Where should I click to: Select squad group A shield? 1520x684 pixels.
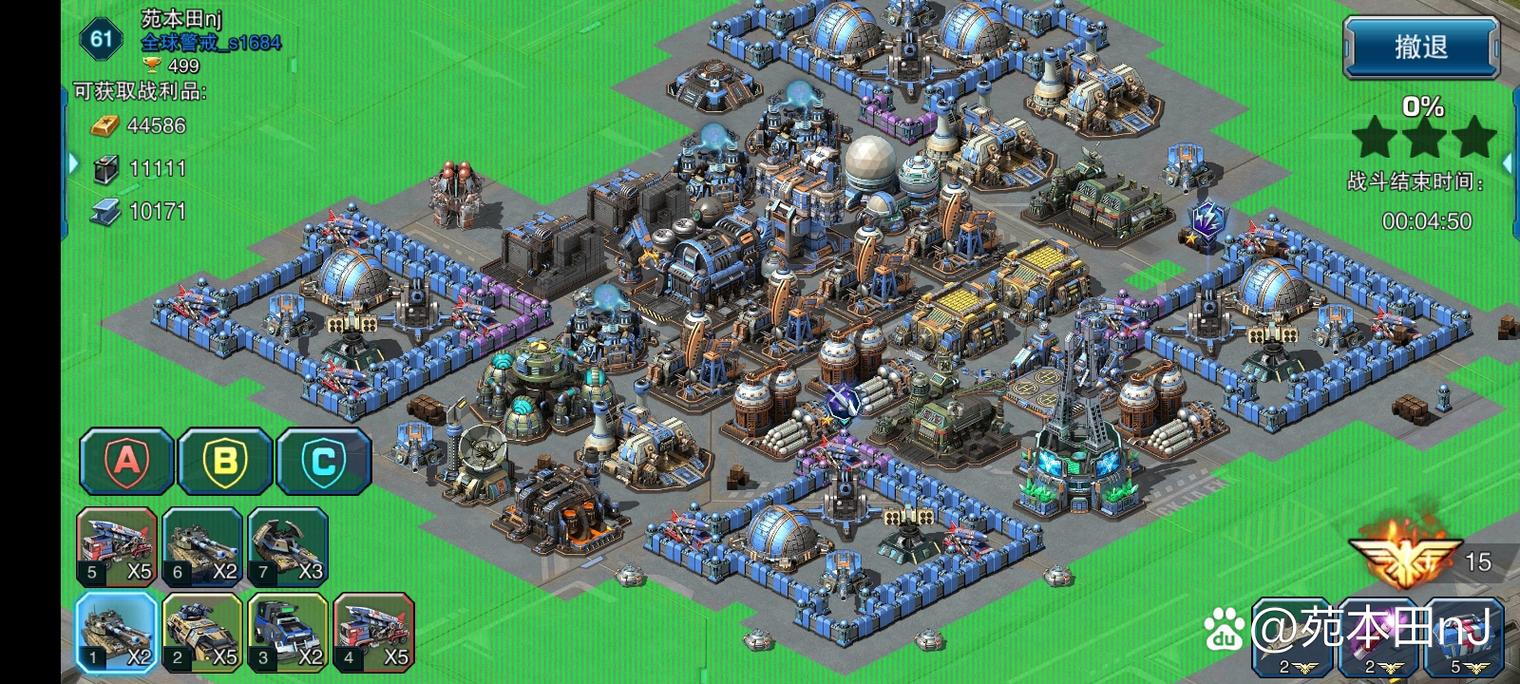pyautogui.click(x=127, y=461)
